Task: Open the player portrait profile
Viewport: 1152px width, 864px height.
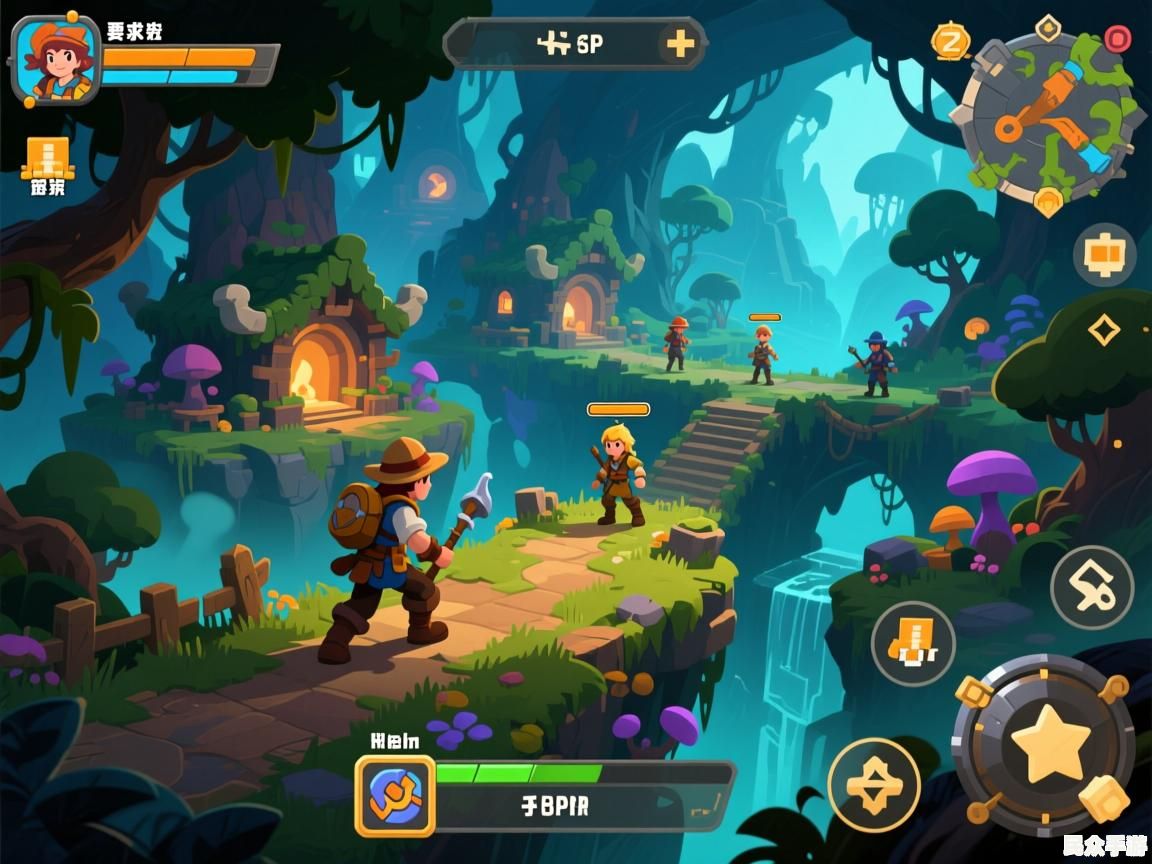Action: tap(56, 59)
